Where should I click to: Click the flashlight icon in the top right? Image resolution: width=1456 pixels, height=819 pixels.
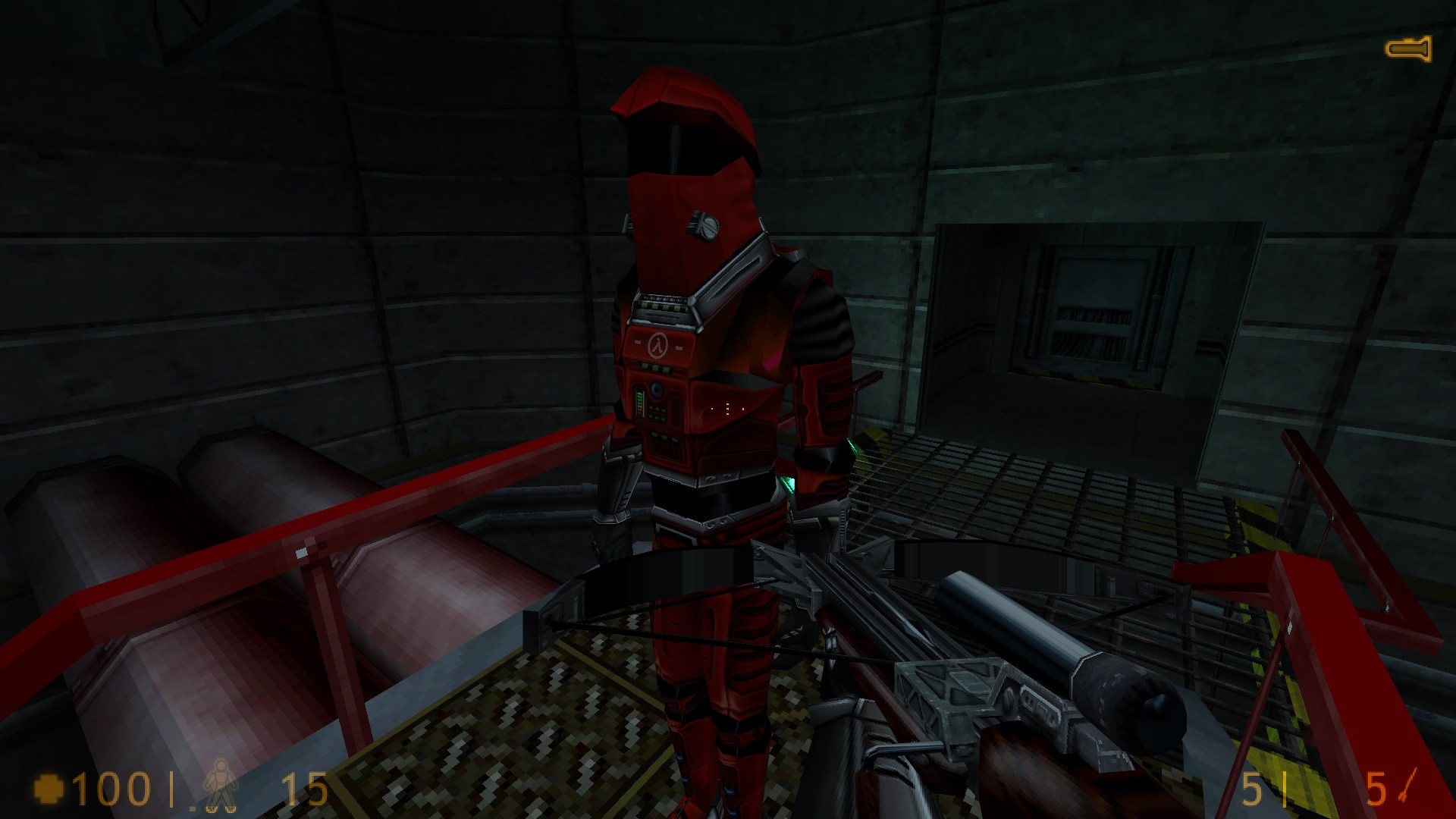pos(1409,48)
